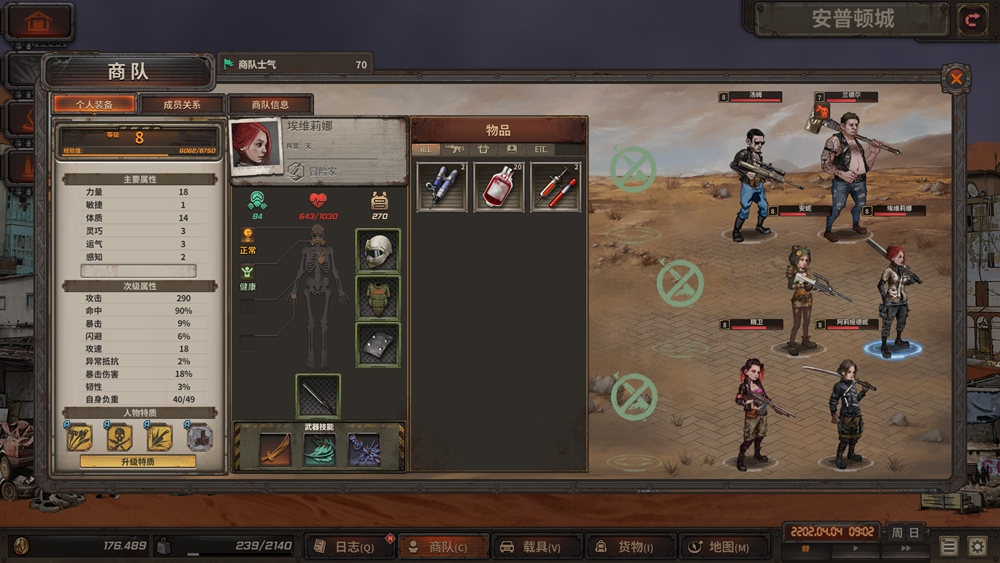The height and width of the screenshot is (563, 1000).
Task: Select the body armor vest slot
Action: click(378, 297)
